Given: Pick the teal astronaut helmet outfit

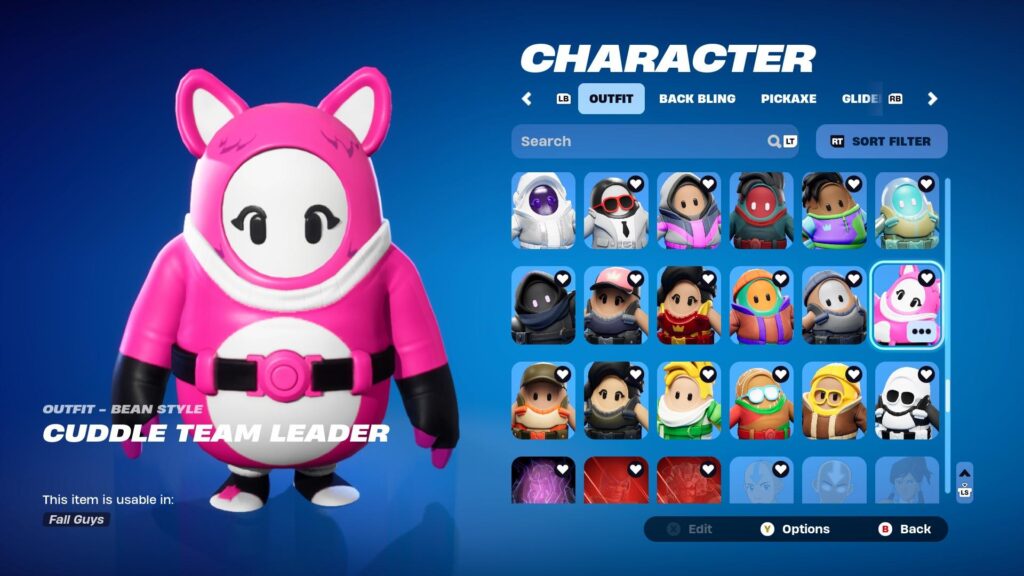Looking at the screenshot, I should tap(906, 210).
